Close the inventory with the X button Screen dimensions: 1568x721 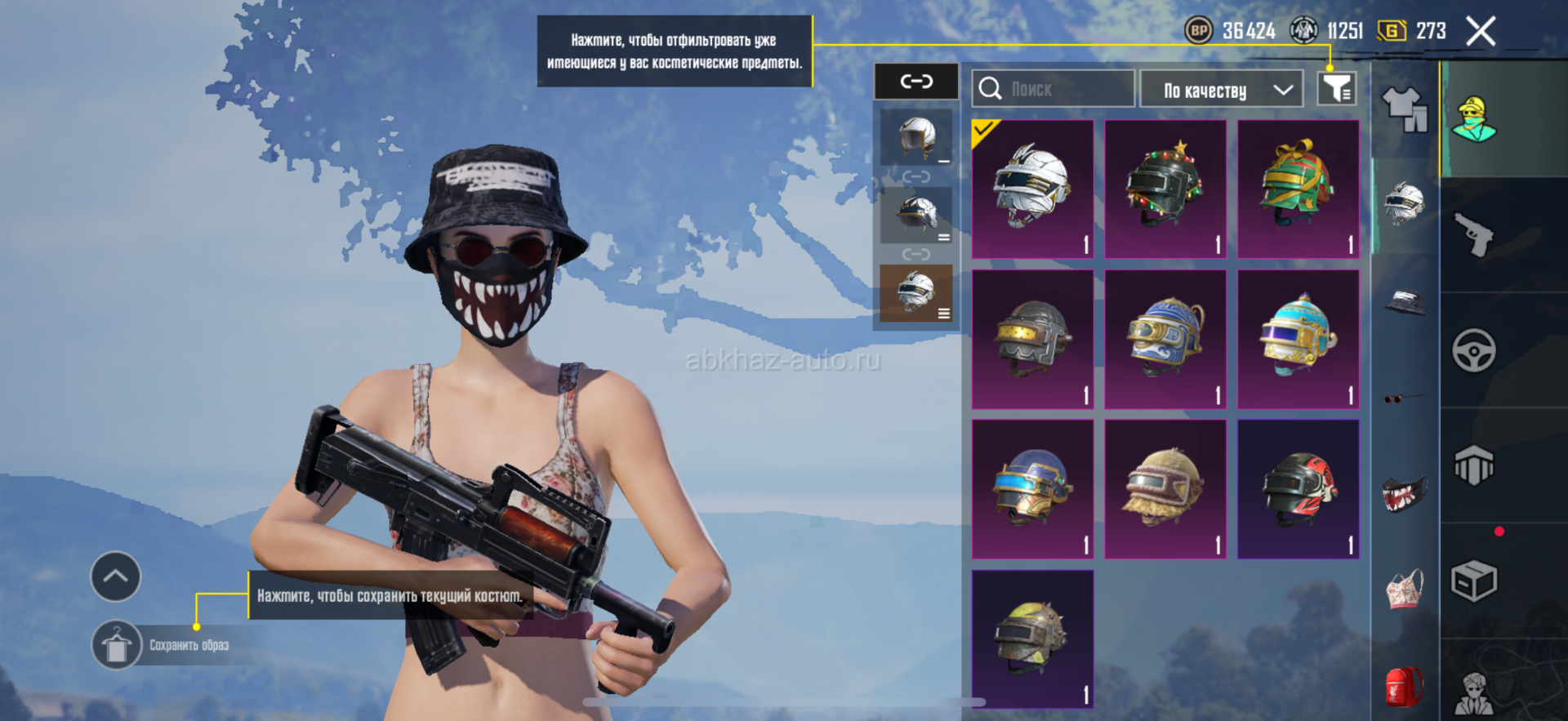(x=1480, y=32)
